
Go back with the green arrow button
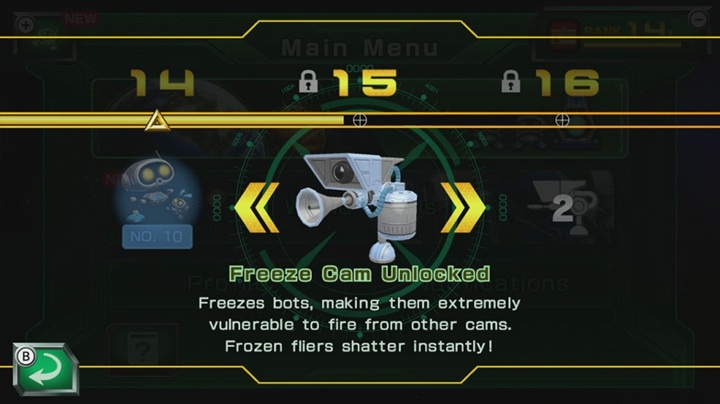coord(46,369)
